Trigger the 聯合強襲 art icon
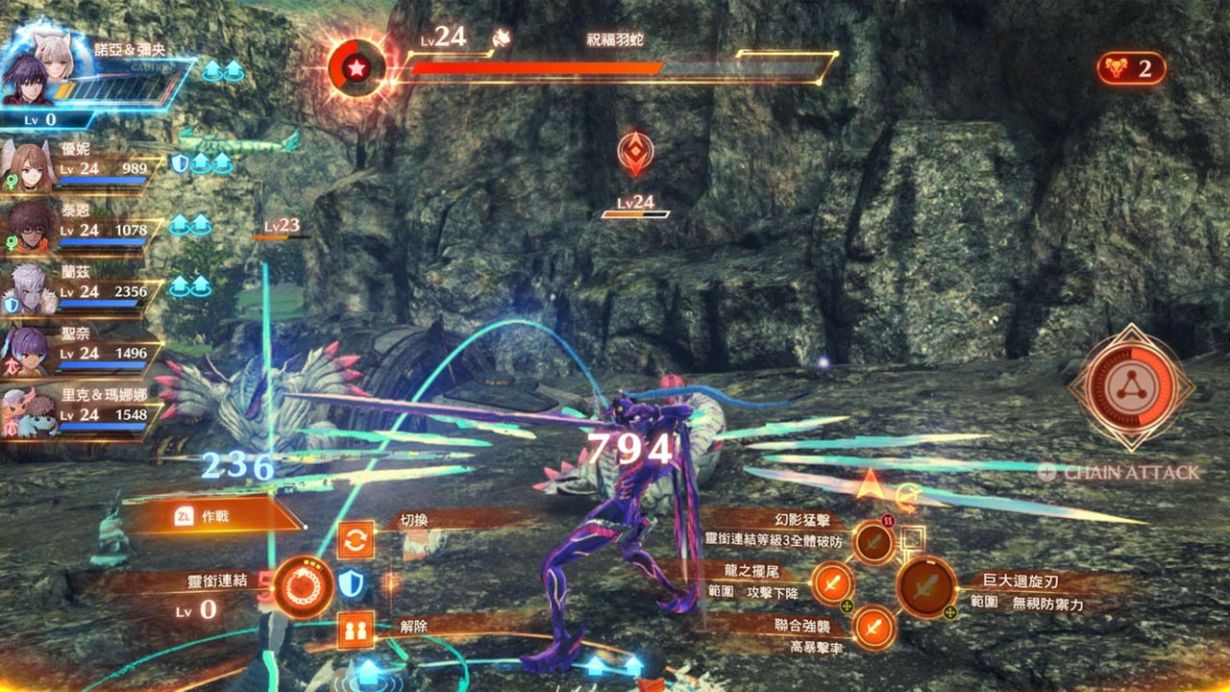Viewport: 1230px width, 692px height. (x=874, y=628)
